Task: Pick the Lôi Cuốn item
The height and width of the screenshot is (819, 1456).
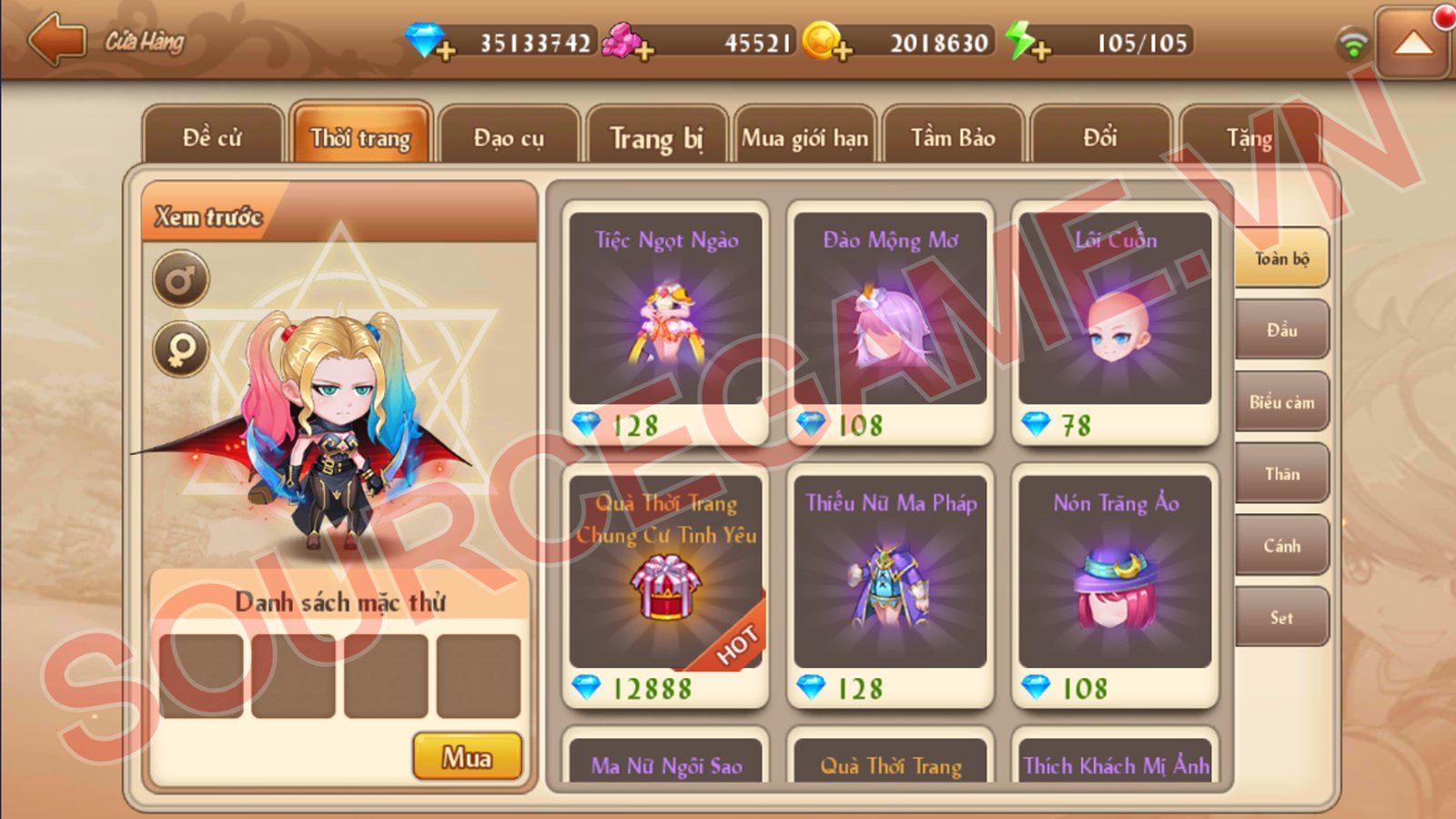Action: click(x=1115, y=322)
